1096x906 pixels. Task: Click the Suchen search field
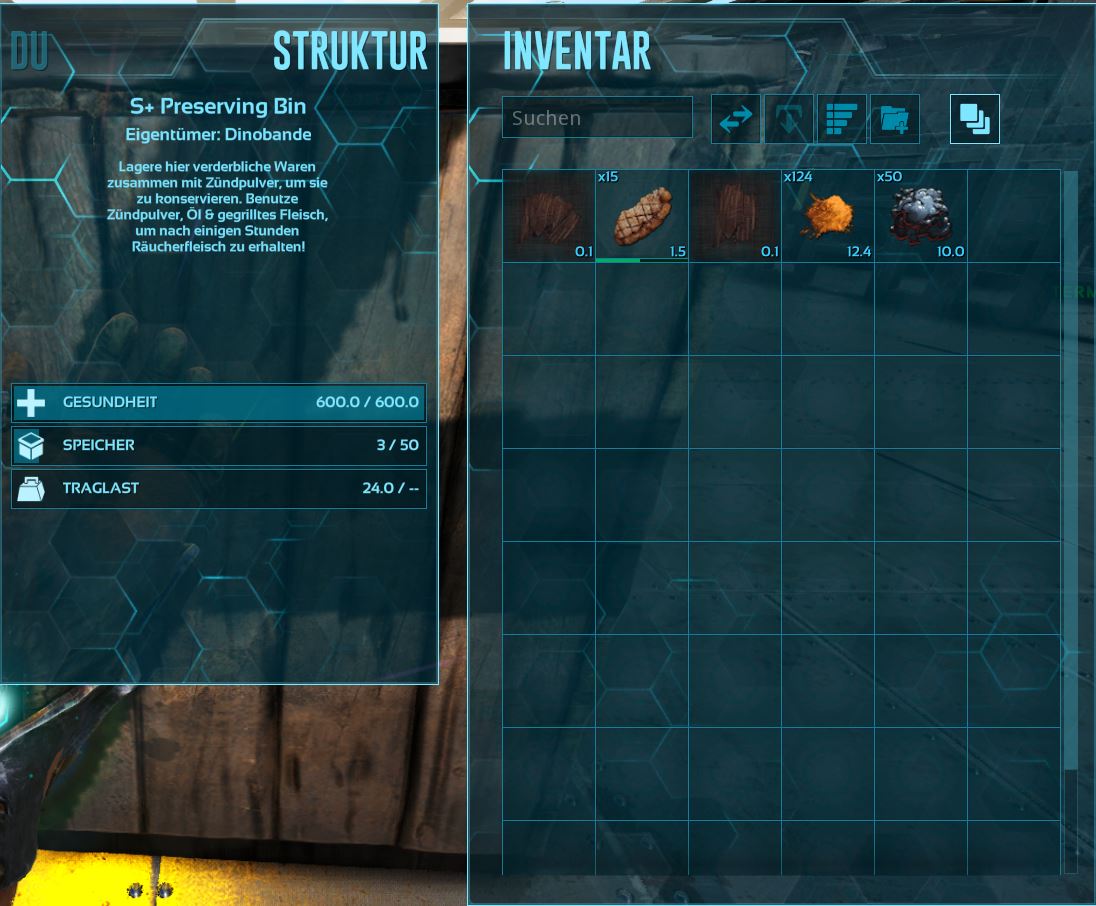(x=597, y=118)
